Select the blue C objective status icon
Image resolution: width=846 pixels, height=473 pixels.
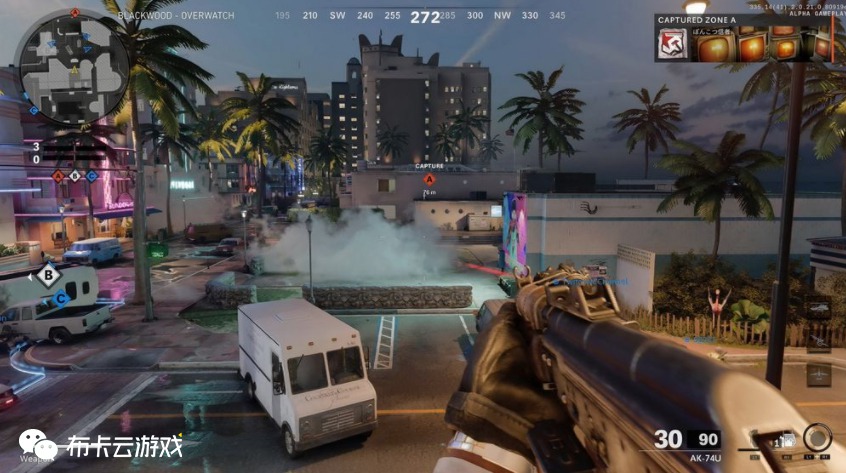pos(91,176)
